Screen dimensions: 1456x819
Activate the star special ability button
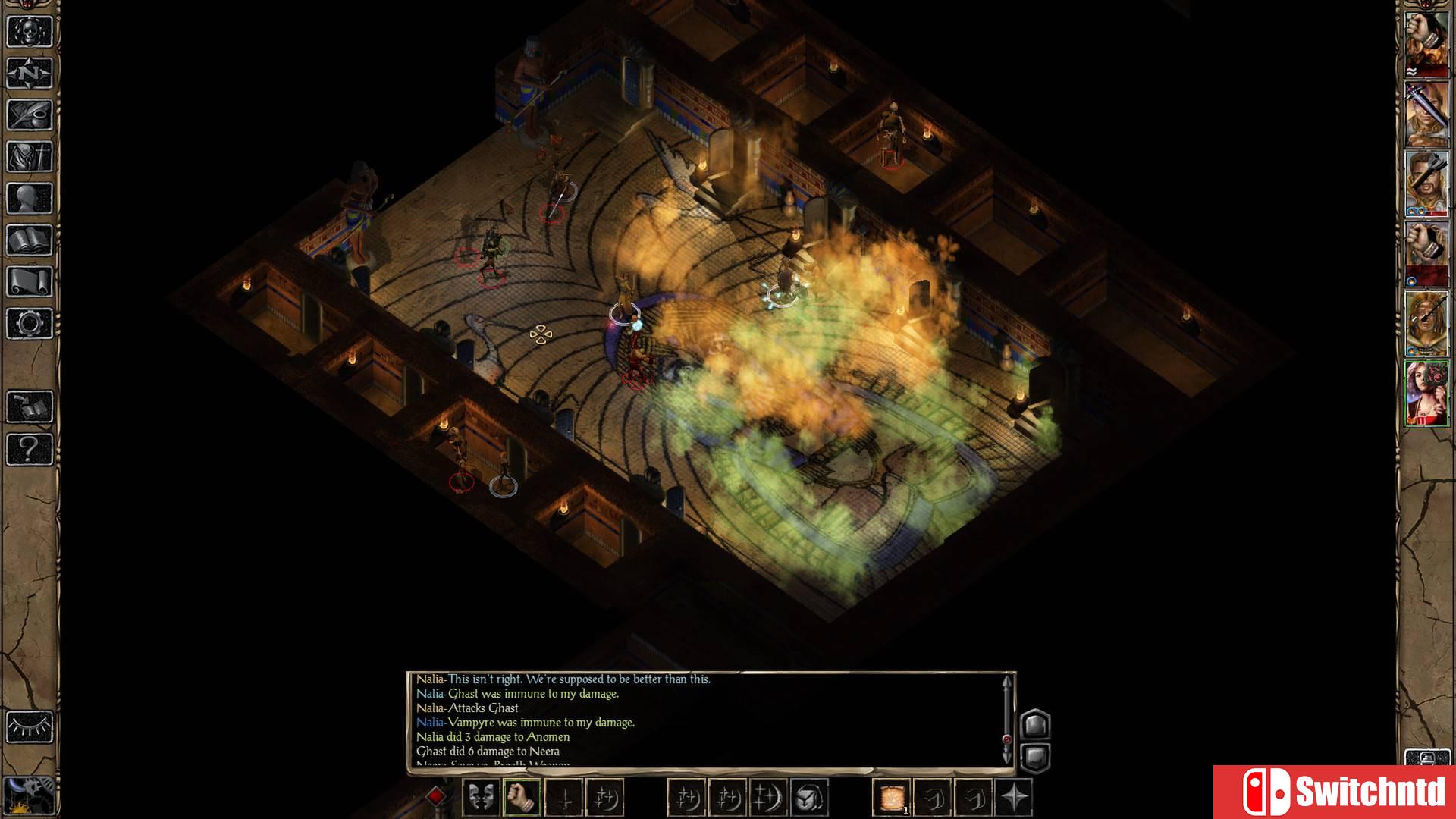coord(1013,796)
